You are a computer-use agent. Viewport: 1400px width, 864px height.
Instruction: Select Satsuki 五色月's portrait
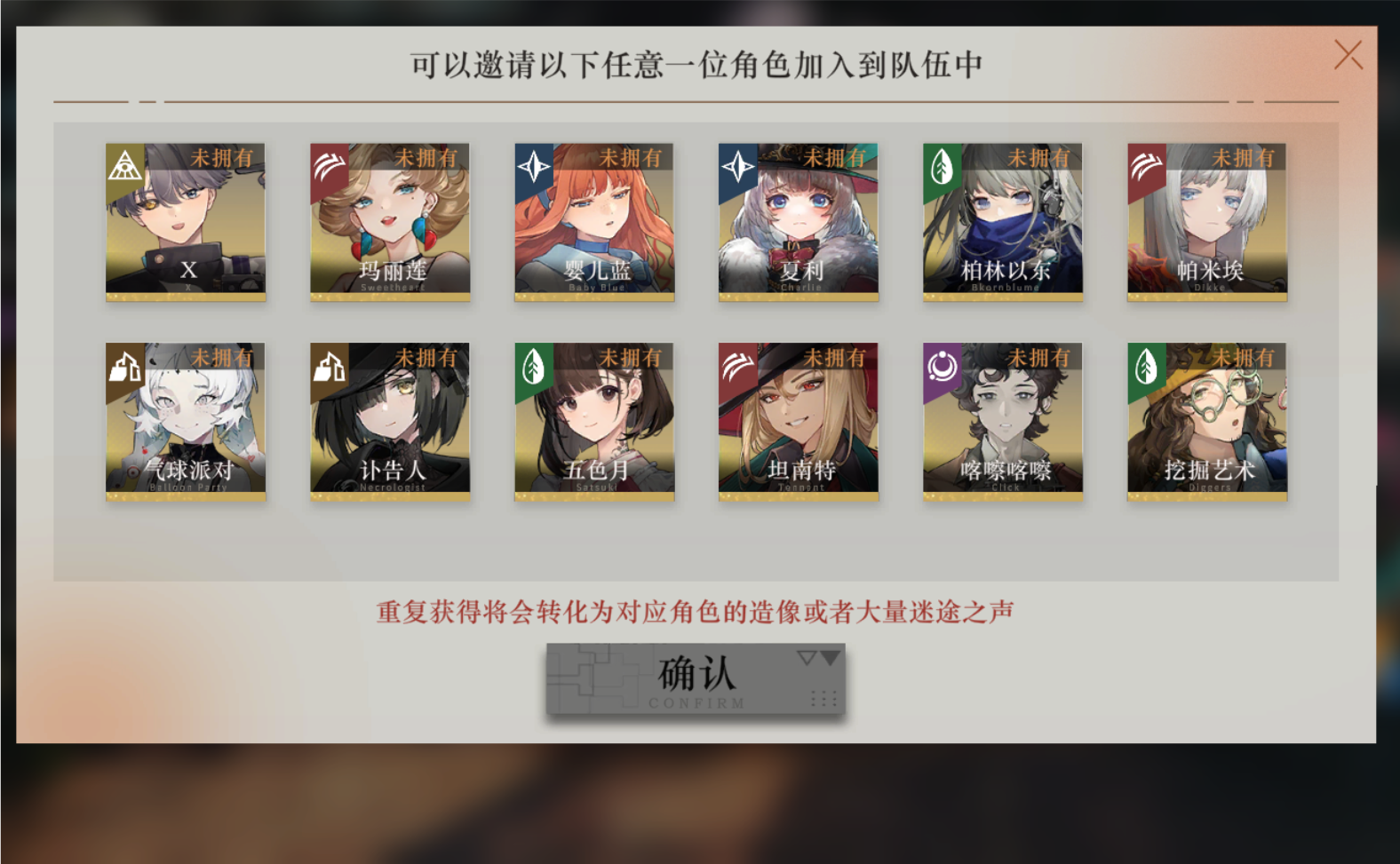pyautogui.click(x=593, y=422)
